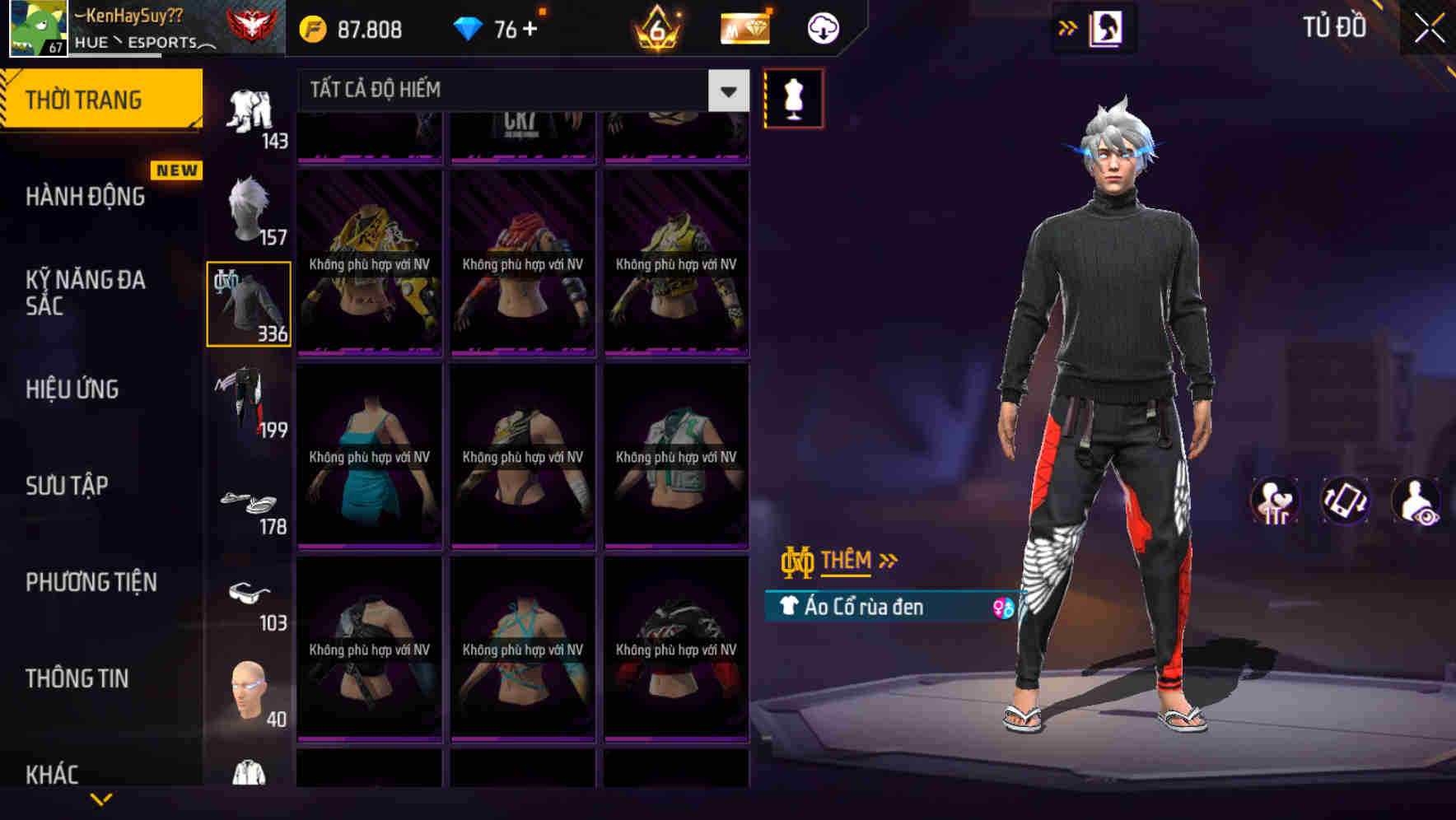
Task: Toggle the gender icon beside Áo Cổ rùa đen
Action: pyautogui.click(x=1003, y=607)
